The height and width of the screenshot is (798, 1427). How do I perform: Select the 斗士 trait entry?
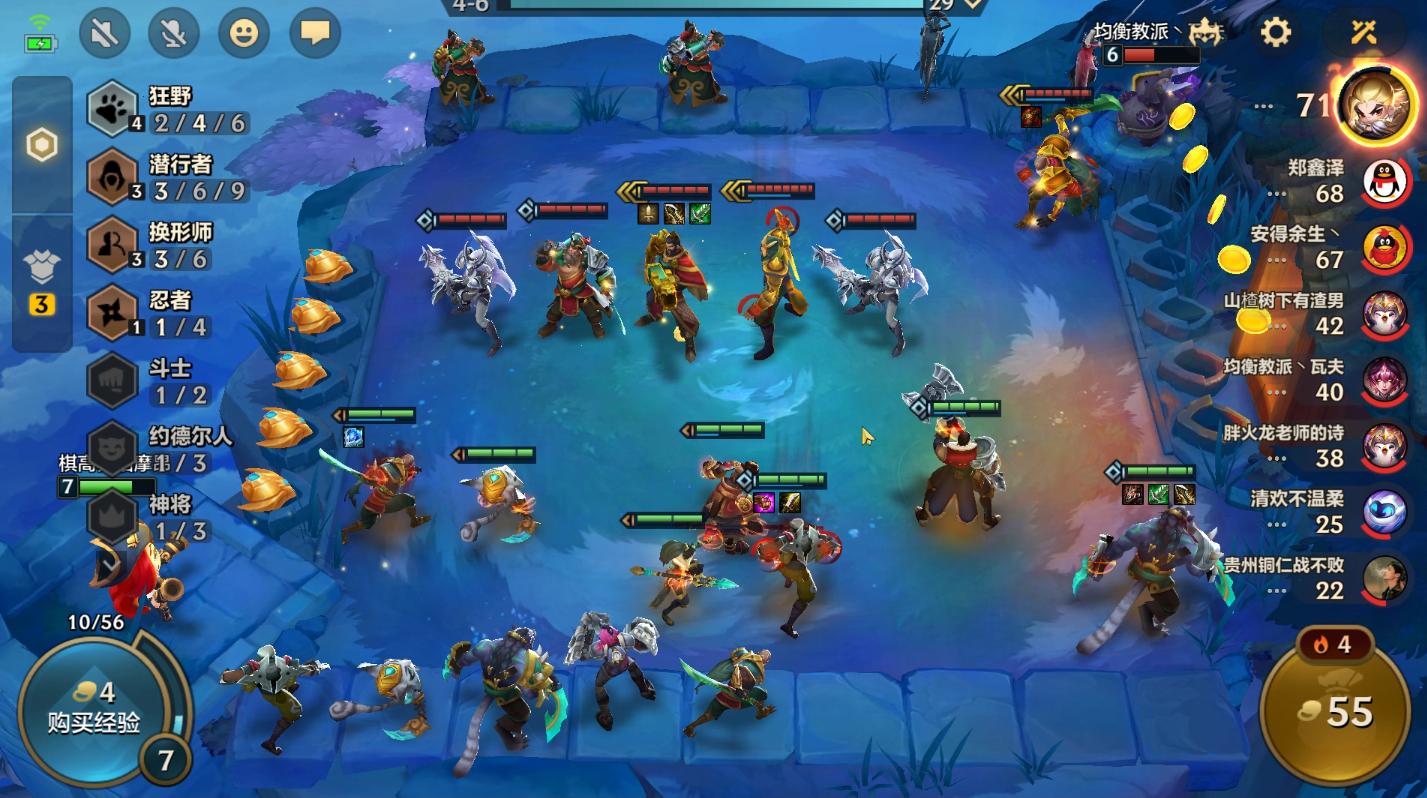point(166,381)
